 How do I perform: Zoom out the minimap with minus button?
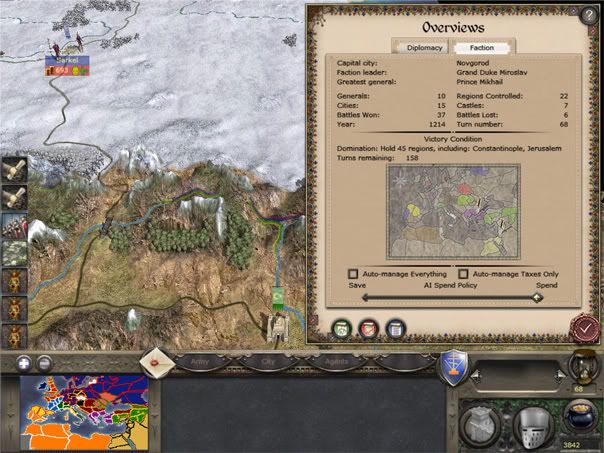45,362
